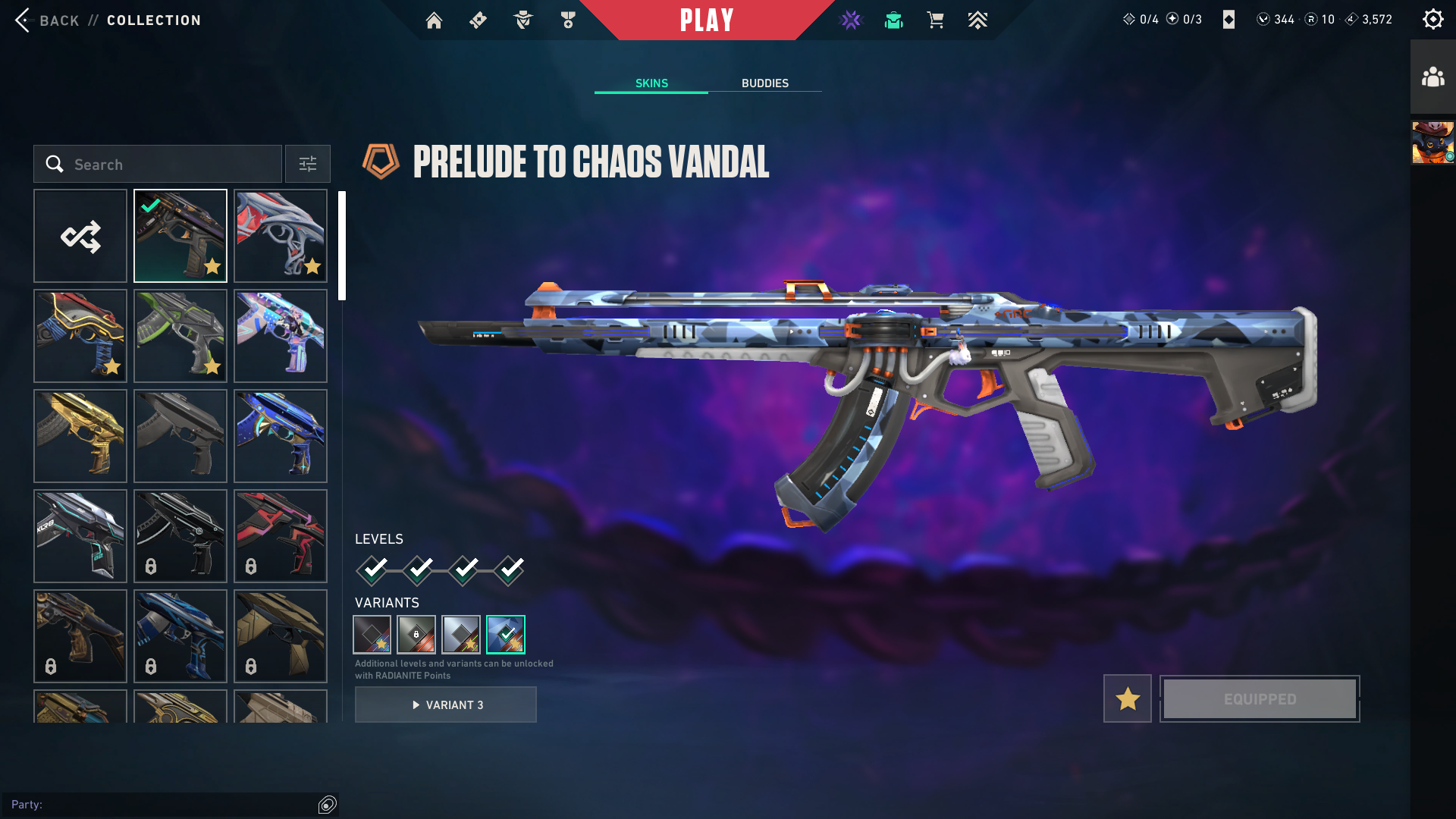Play the Variant 3 preview
Viewport: 1456px width, 819px height.
(446, 705)
